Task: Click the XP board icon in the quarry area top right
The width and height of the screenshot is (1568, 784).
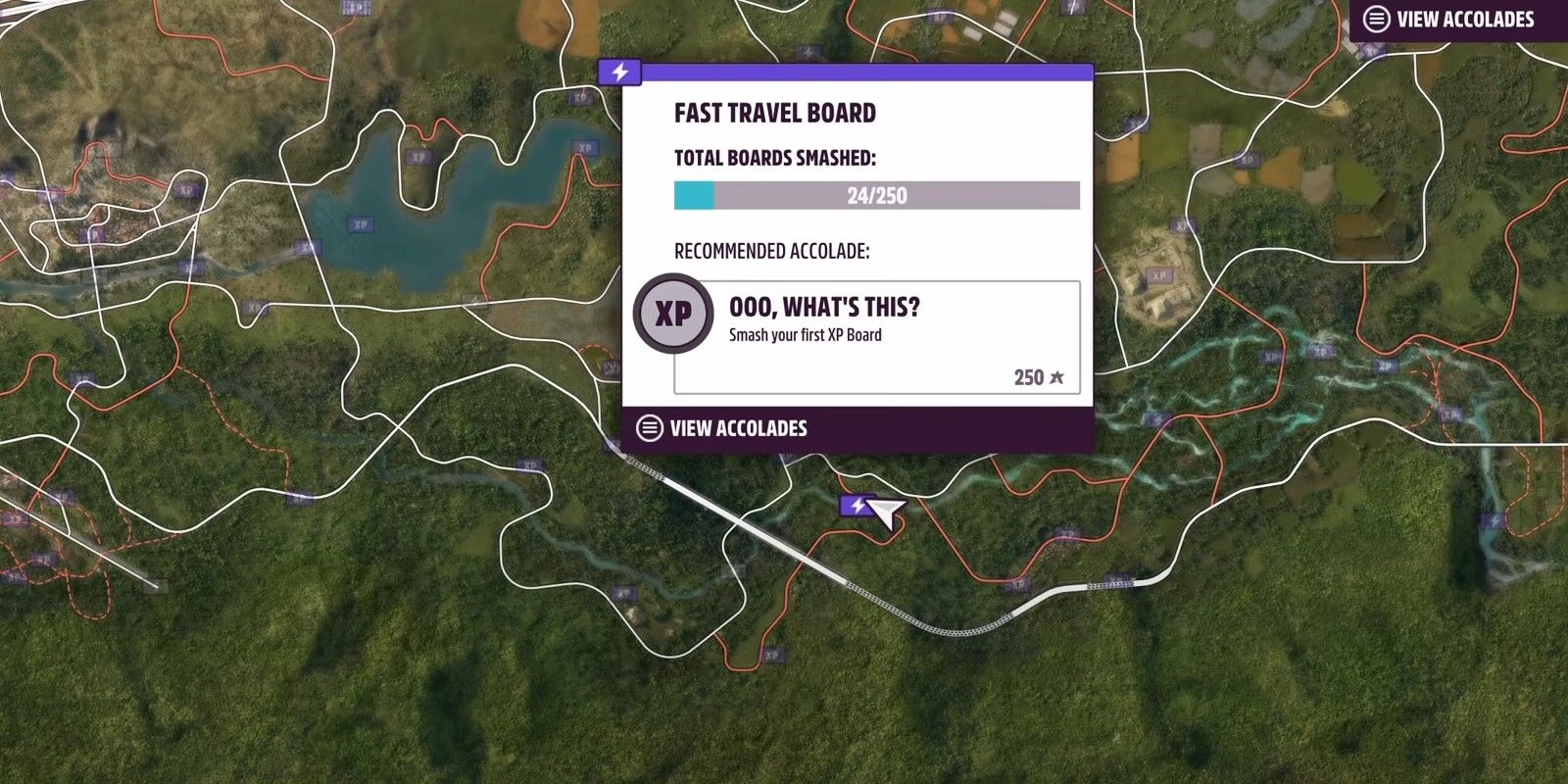Action: pos(1159,275)
